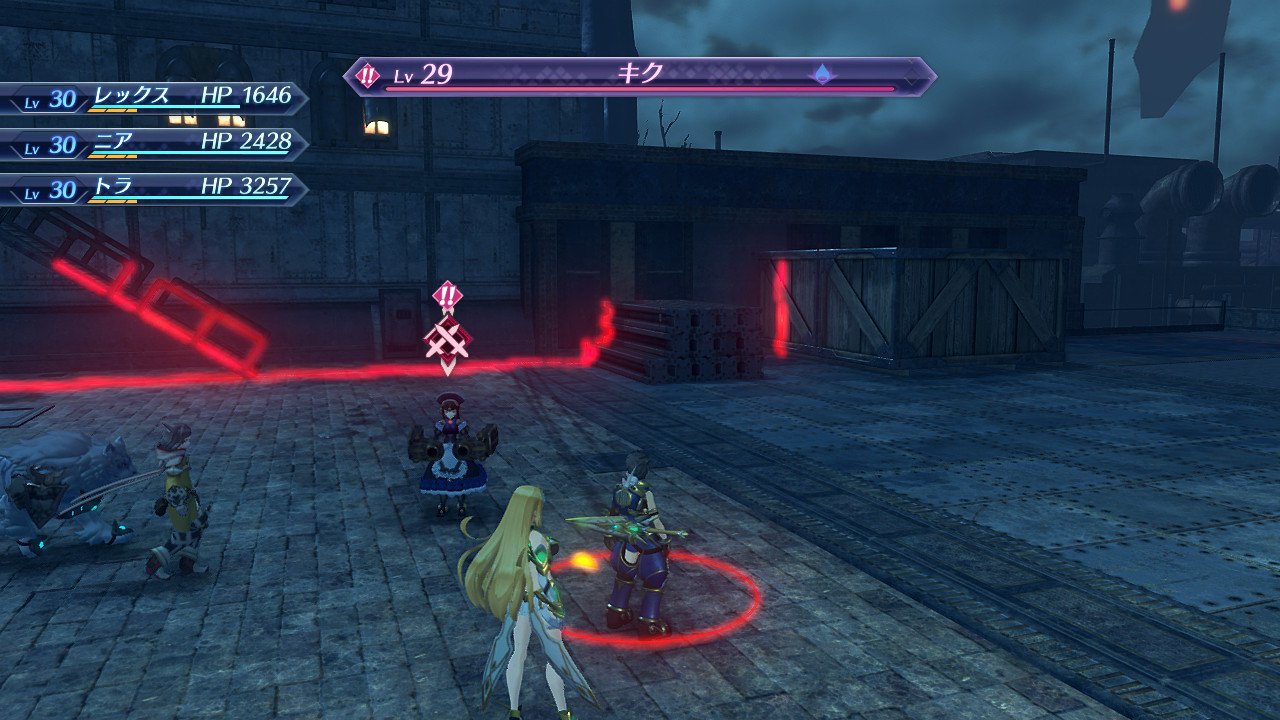
Task: Click the water element icon on the enemy bar
Action: (822, 74)
